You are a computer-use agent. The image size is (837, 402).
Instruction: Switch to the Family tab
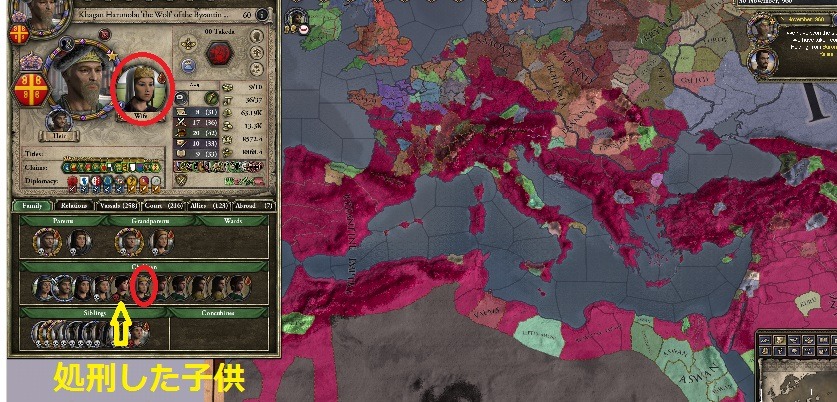(x=29, y=206)
